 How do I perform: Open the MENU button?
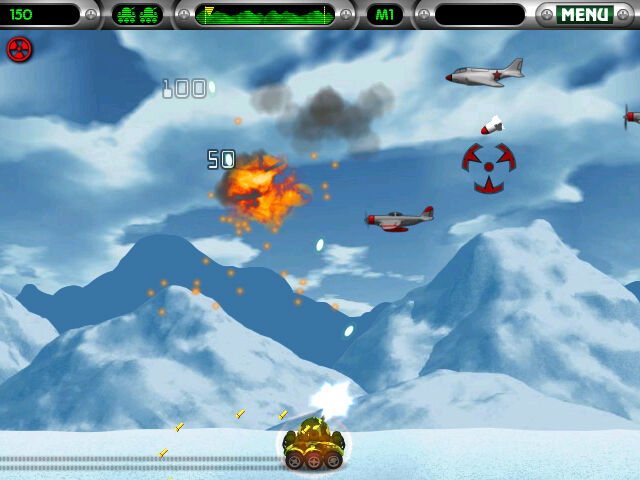(585, 15)
